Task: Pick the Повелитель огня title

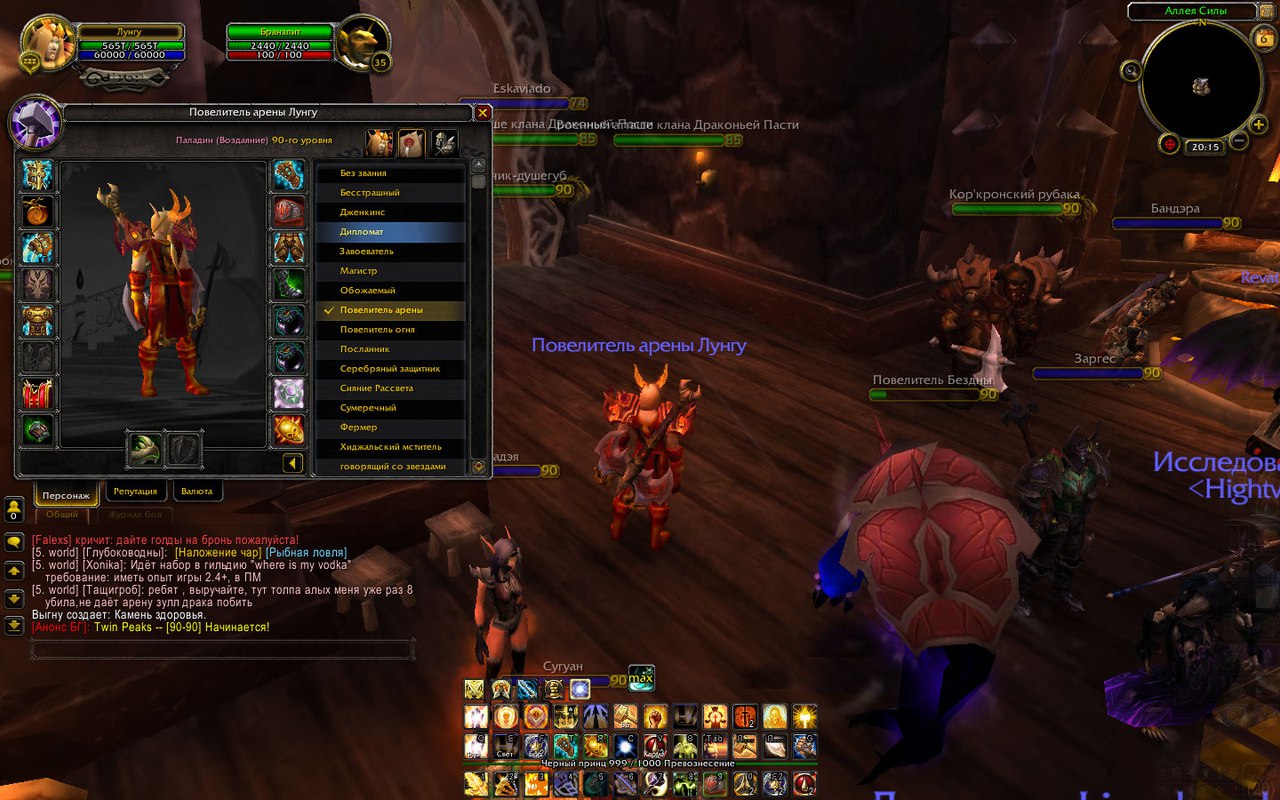Action: [x=390, y=330]
